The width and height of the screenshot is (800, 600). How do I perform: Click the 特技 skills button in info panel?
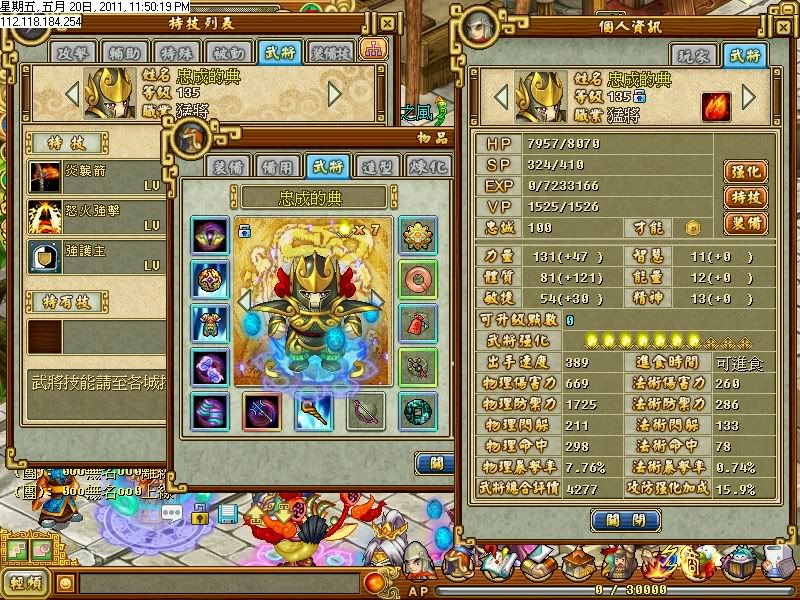tap(743, 197)
